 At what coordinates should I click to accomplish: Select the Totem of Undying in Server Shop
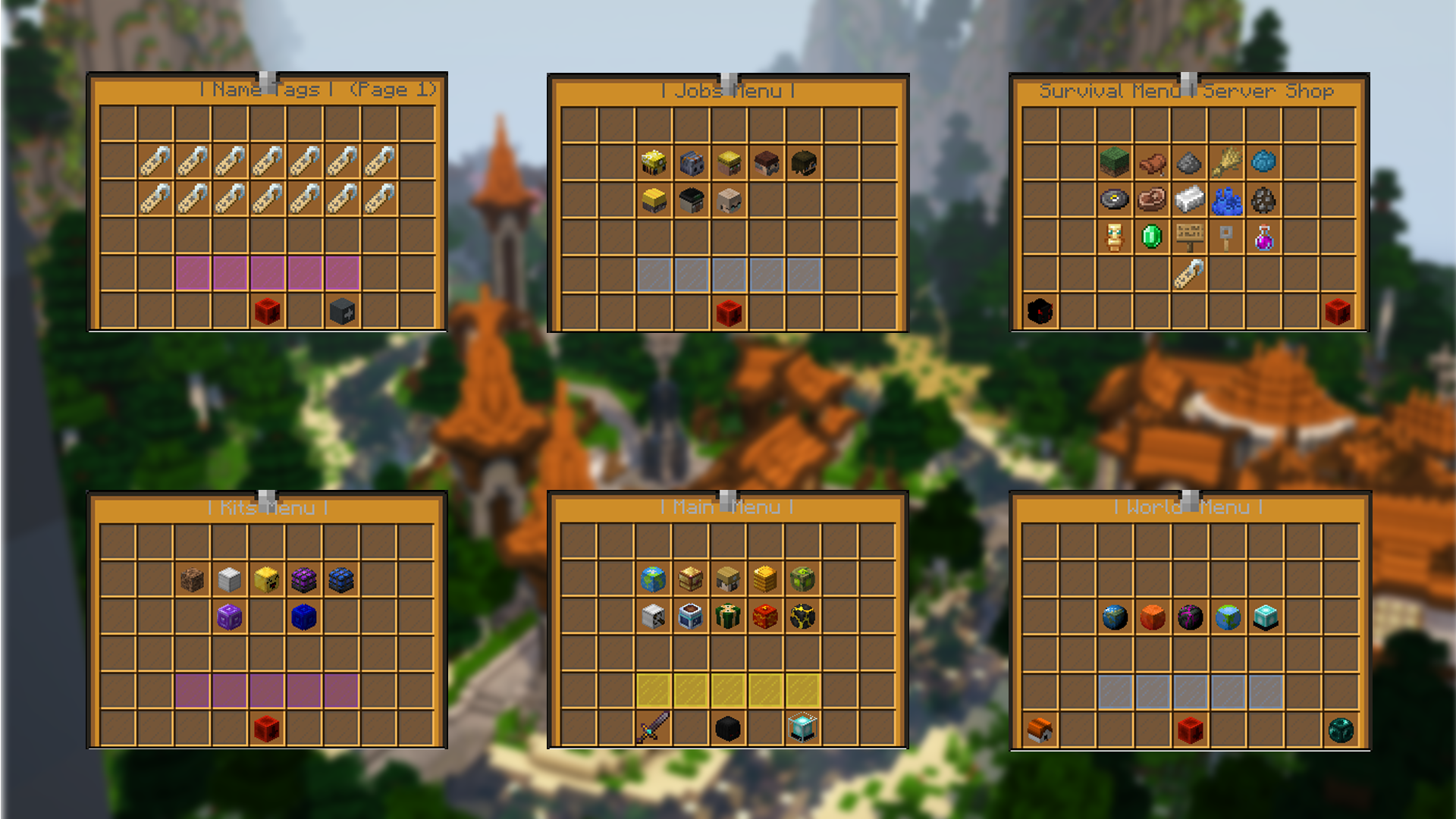click(1115, 237)
